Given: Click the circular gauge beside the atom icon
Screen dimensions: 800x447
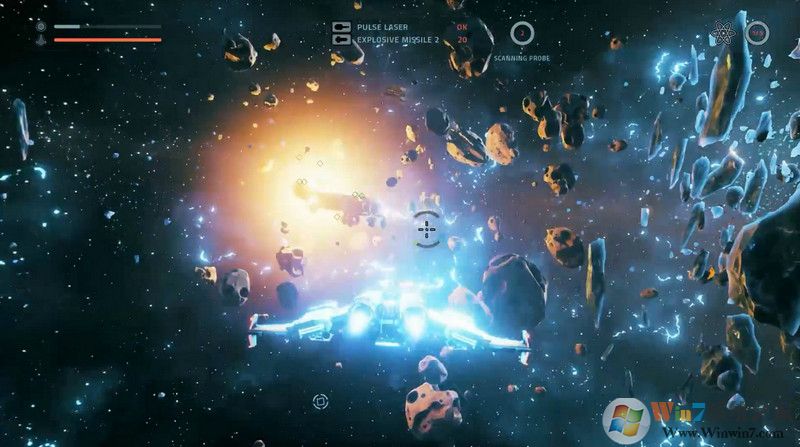Looking at the screenshot, I should pyautogui.click(x=756, y=34).
